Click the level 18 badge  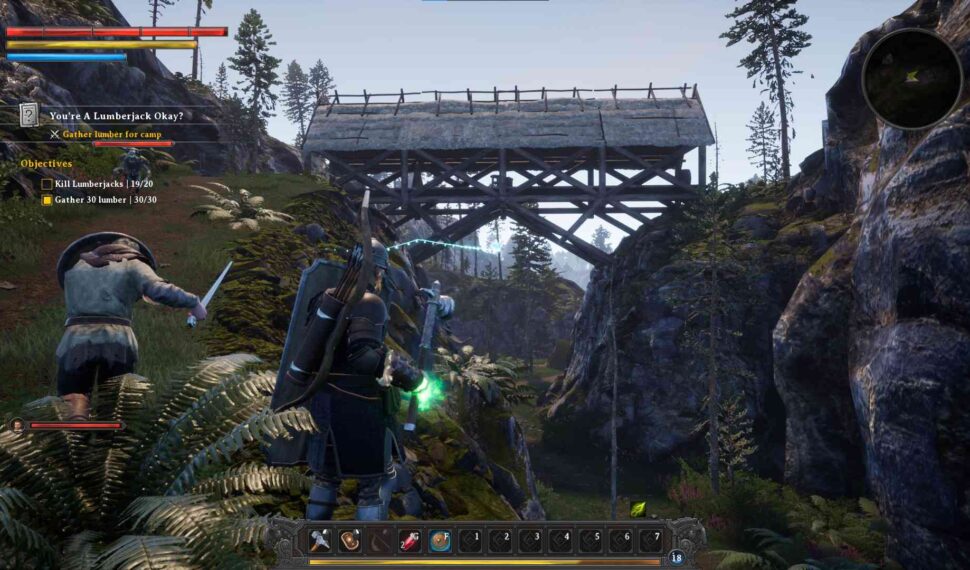677,557
